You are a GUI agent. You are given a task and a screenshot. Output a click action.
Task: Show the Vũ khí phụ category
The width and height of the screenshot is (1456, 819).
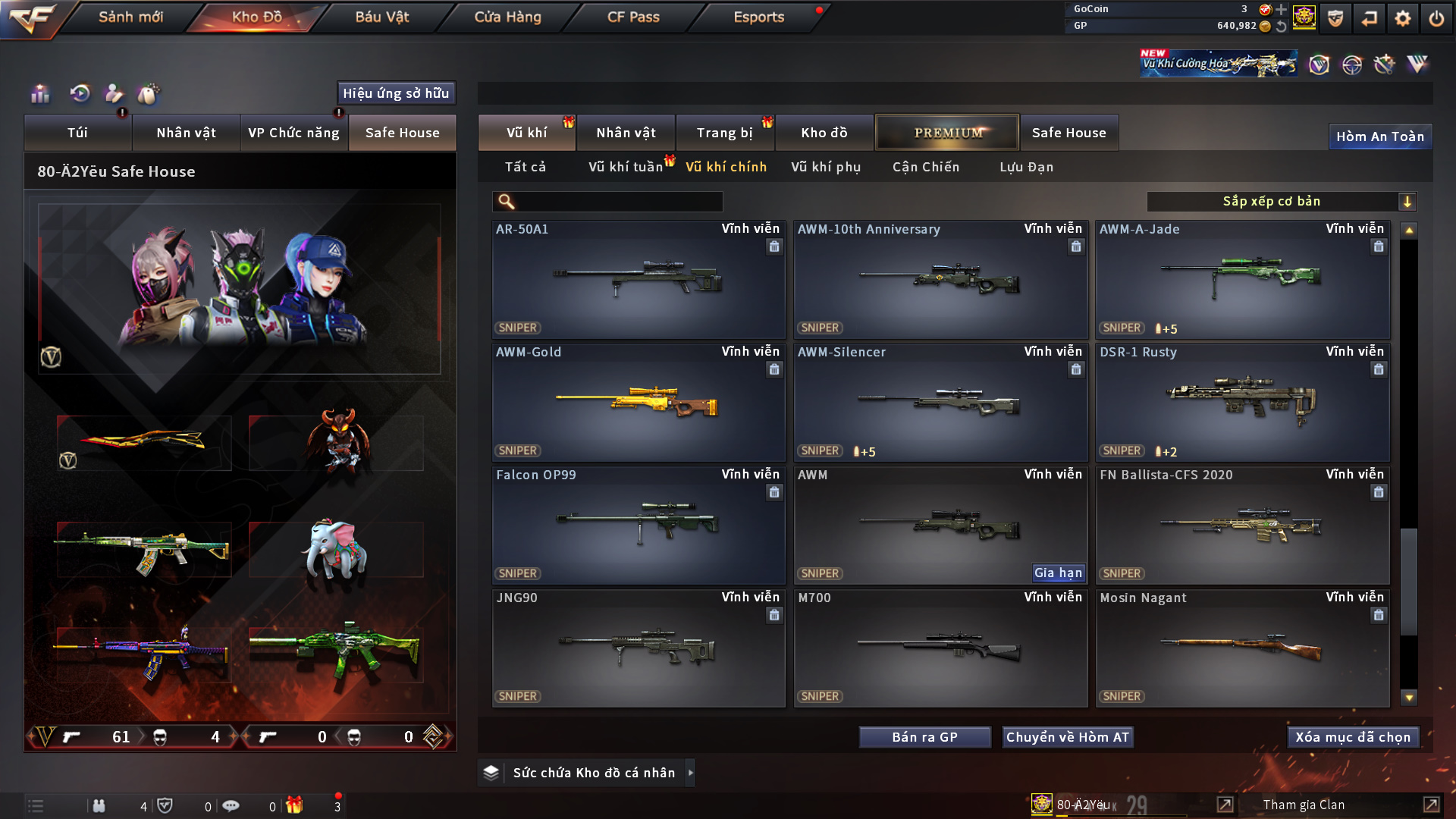826,167
